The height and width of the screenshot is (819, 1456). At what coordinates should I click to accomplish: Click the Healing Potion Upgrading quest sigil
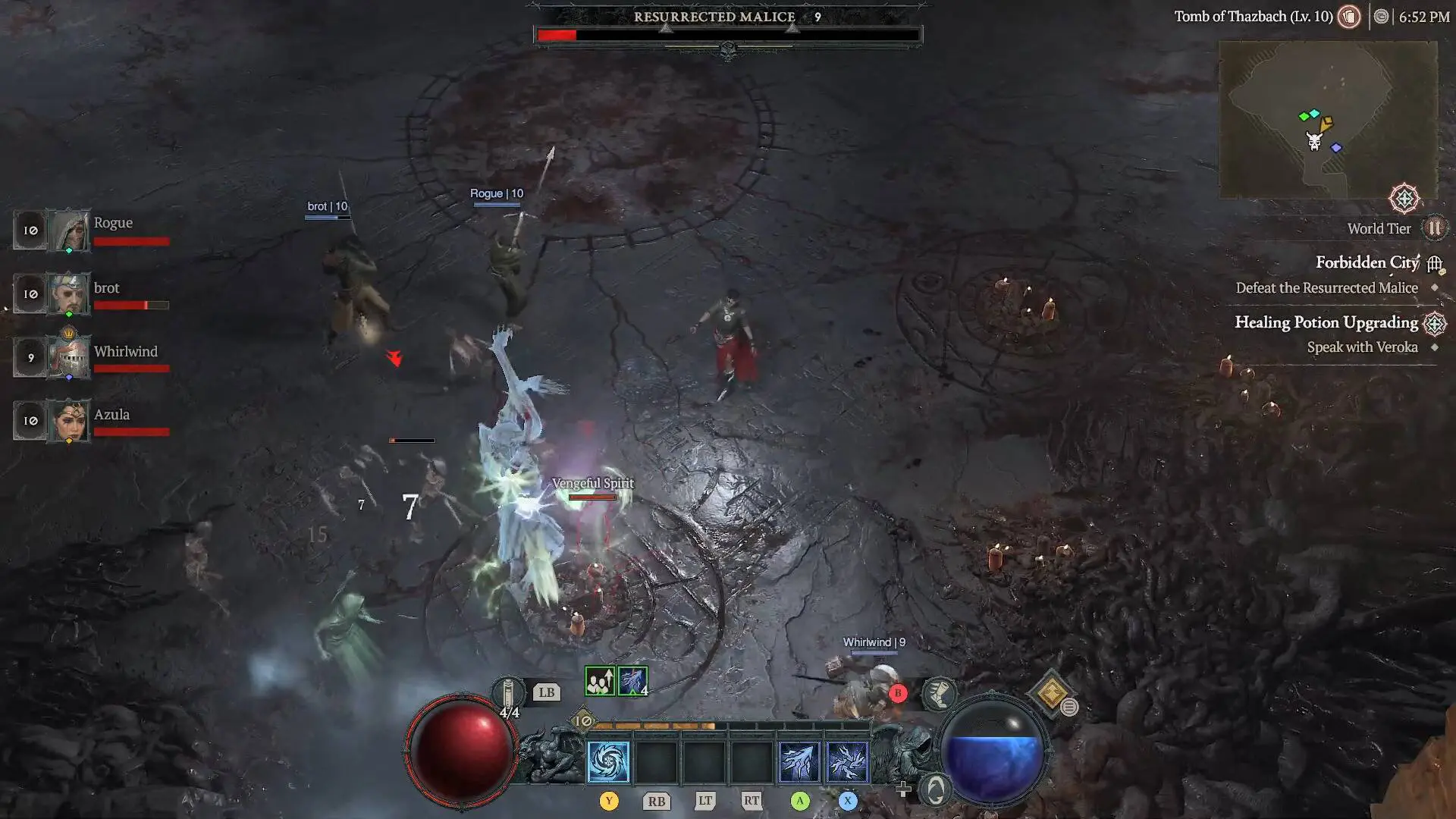tap(1436, 322)
